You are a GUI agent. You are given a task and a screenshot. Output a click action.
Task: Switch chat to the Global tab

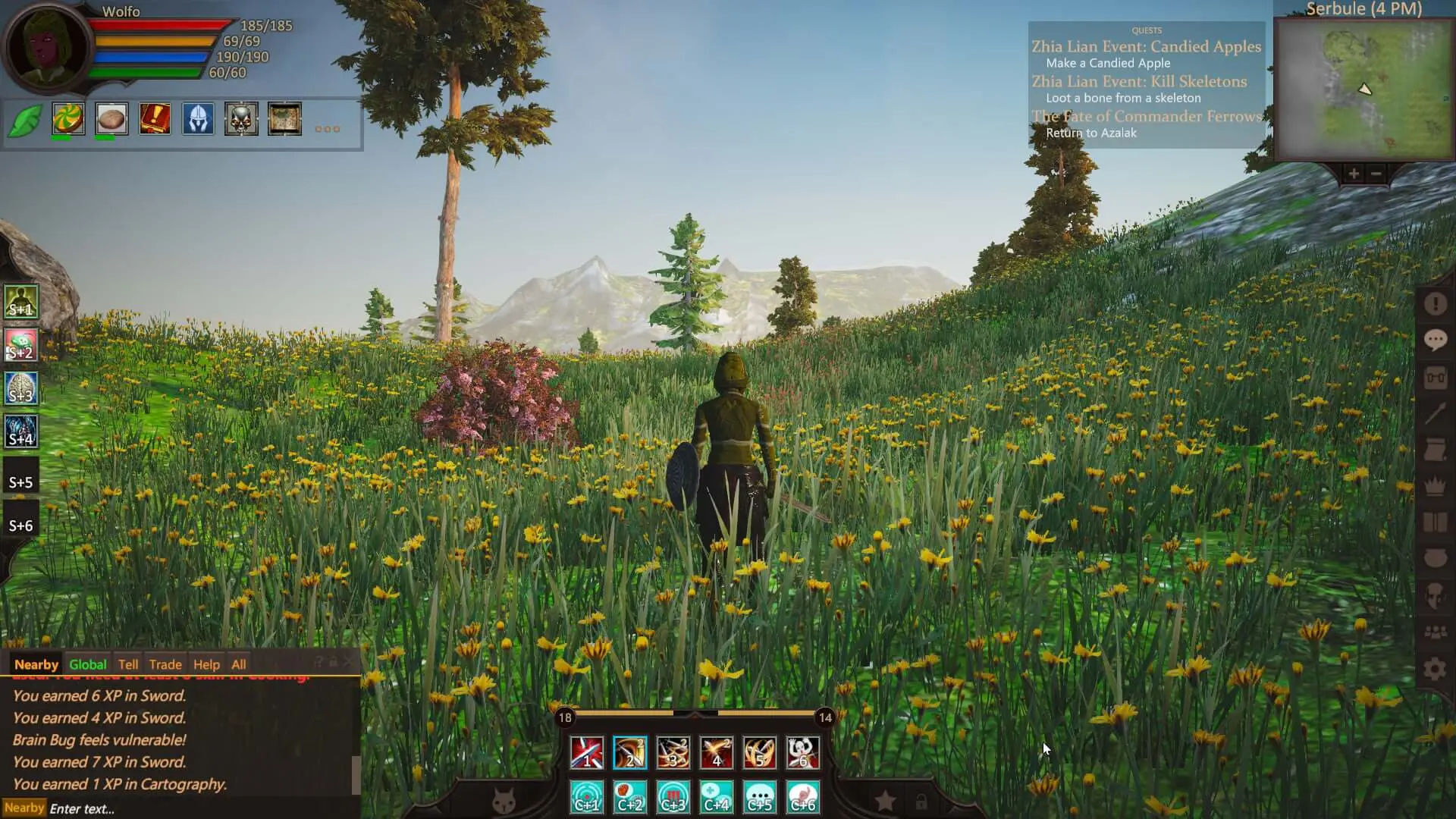[87, 664]
